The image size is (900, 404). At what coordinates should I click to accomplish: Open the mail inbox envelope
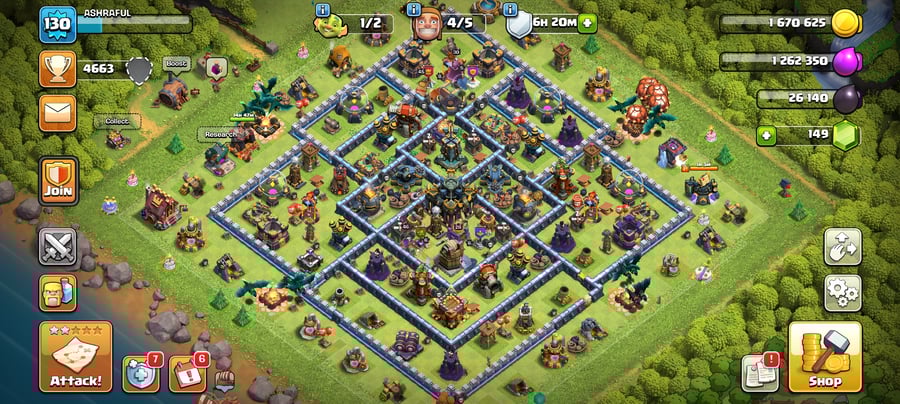[x=57, y=112]
